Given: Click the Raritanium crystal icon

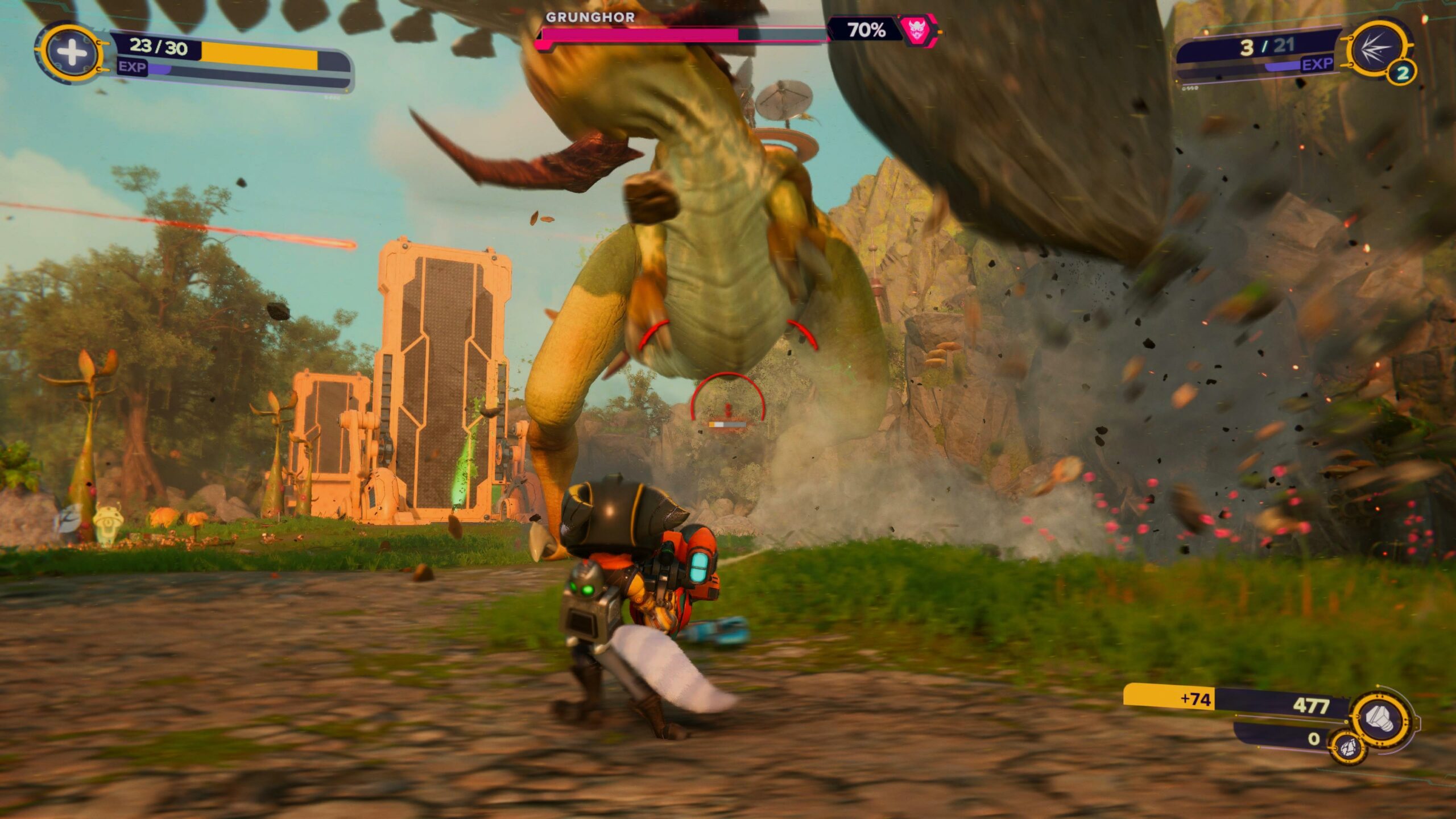Looking at the screenshot, I should click(1349, 746).
